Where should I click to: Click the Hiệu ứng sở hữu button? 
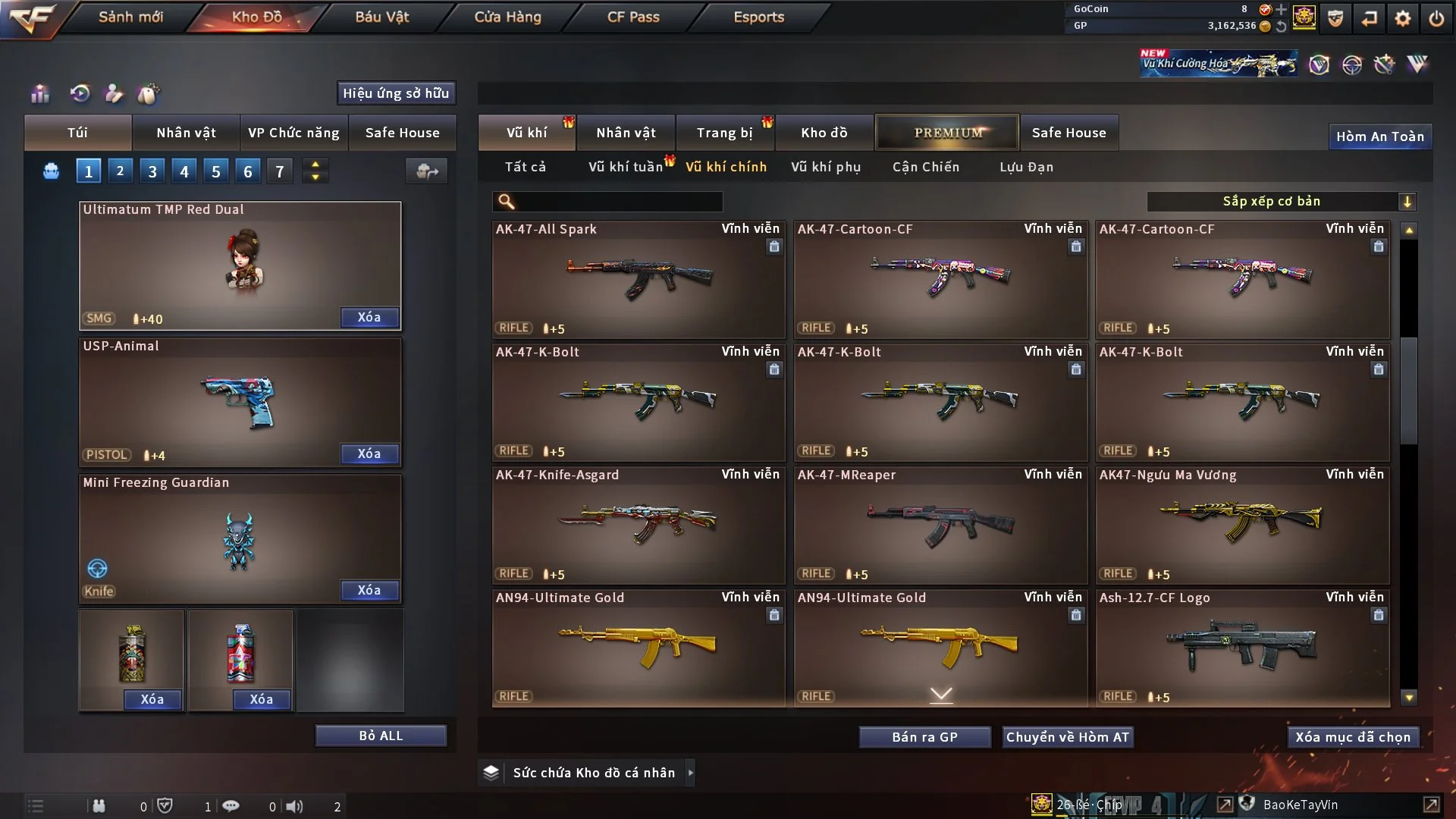tap(396, 93)
